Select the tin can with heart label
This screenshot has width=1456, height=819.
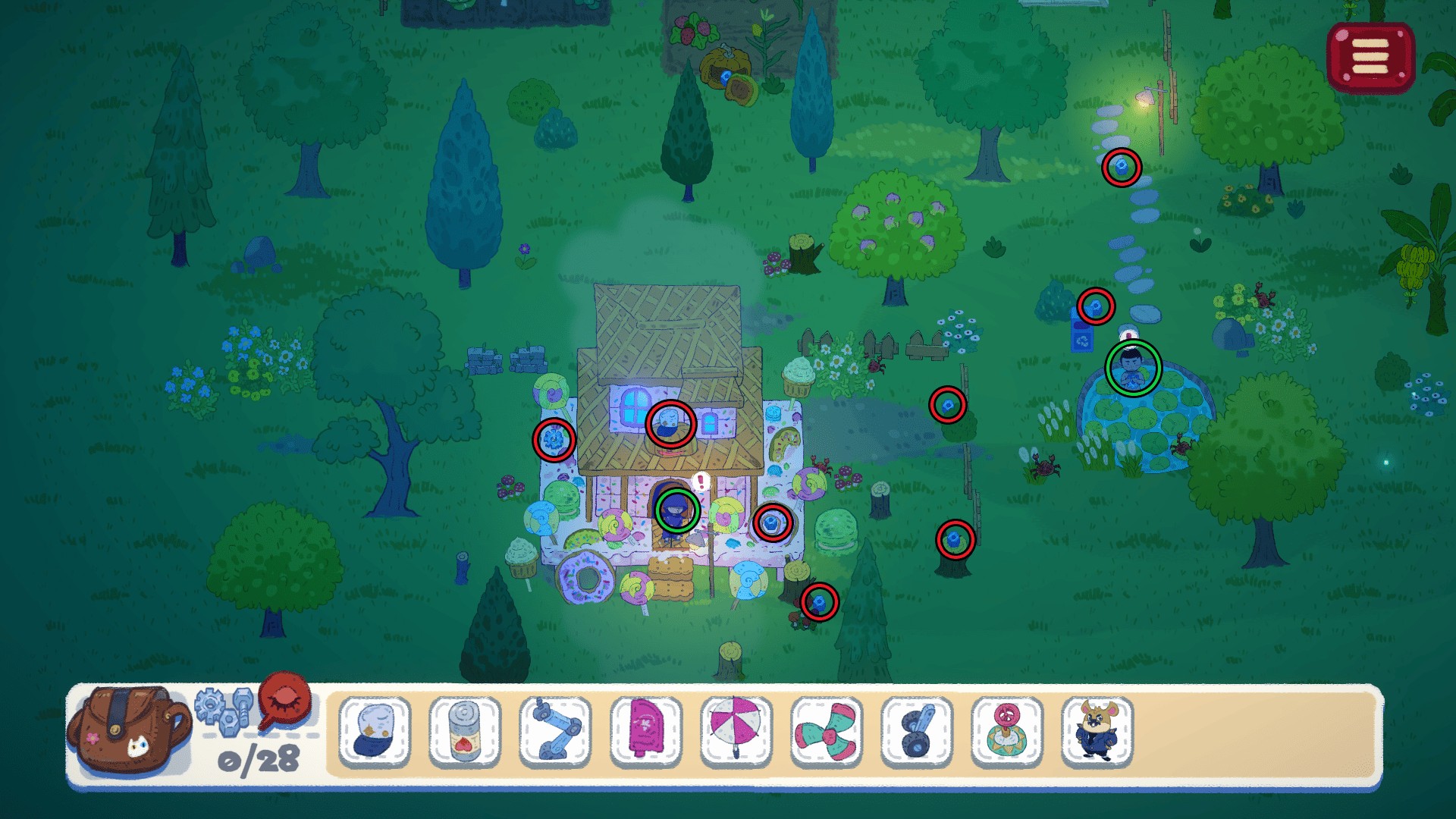point(465,731)
